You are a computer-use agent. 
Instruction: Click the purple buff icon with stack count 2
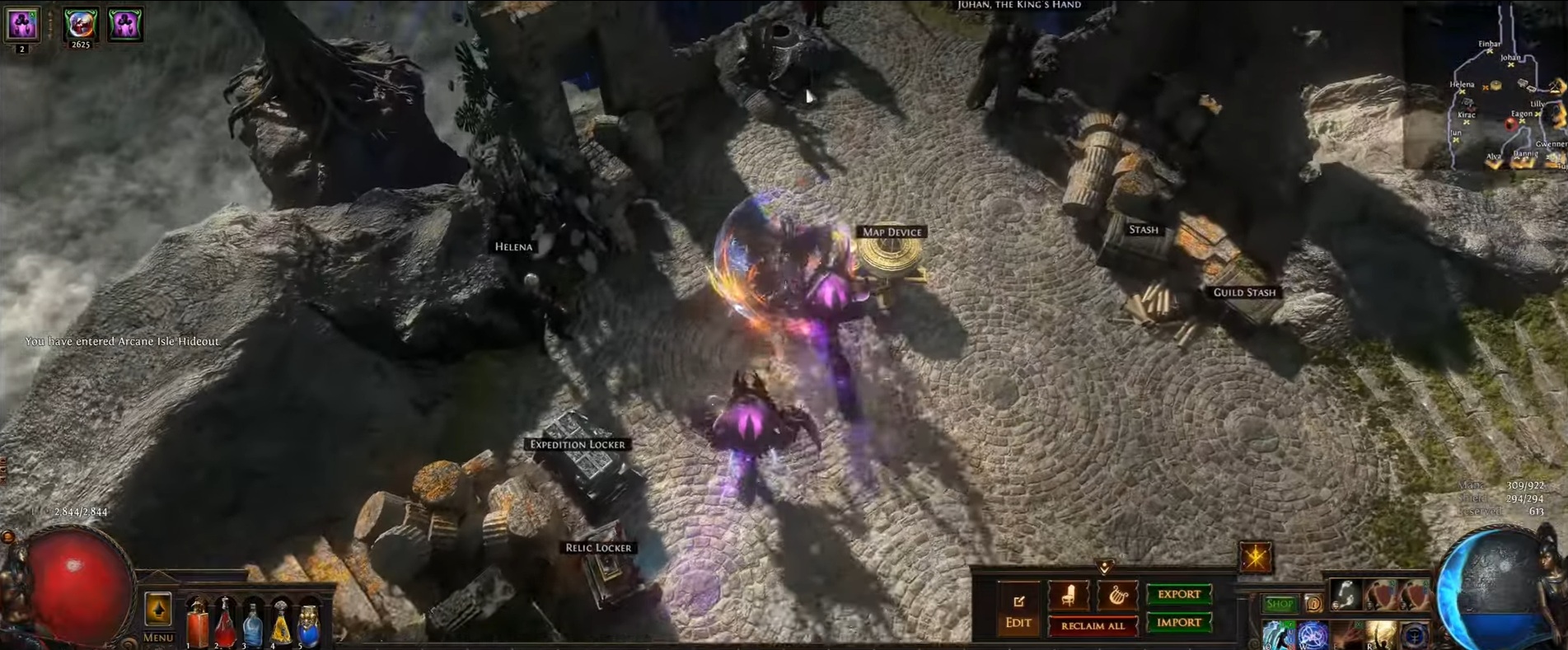coord(21,25)
